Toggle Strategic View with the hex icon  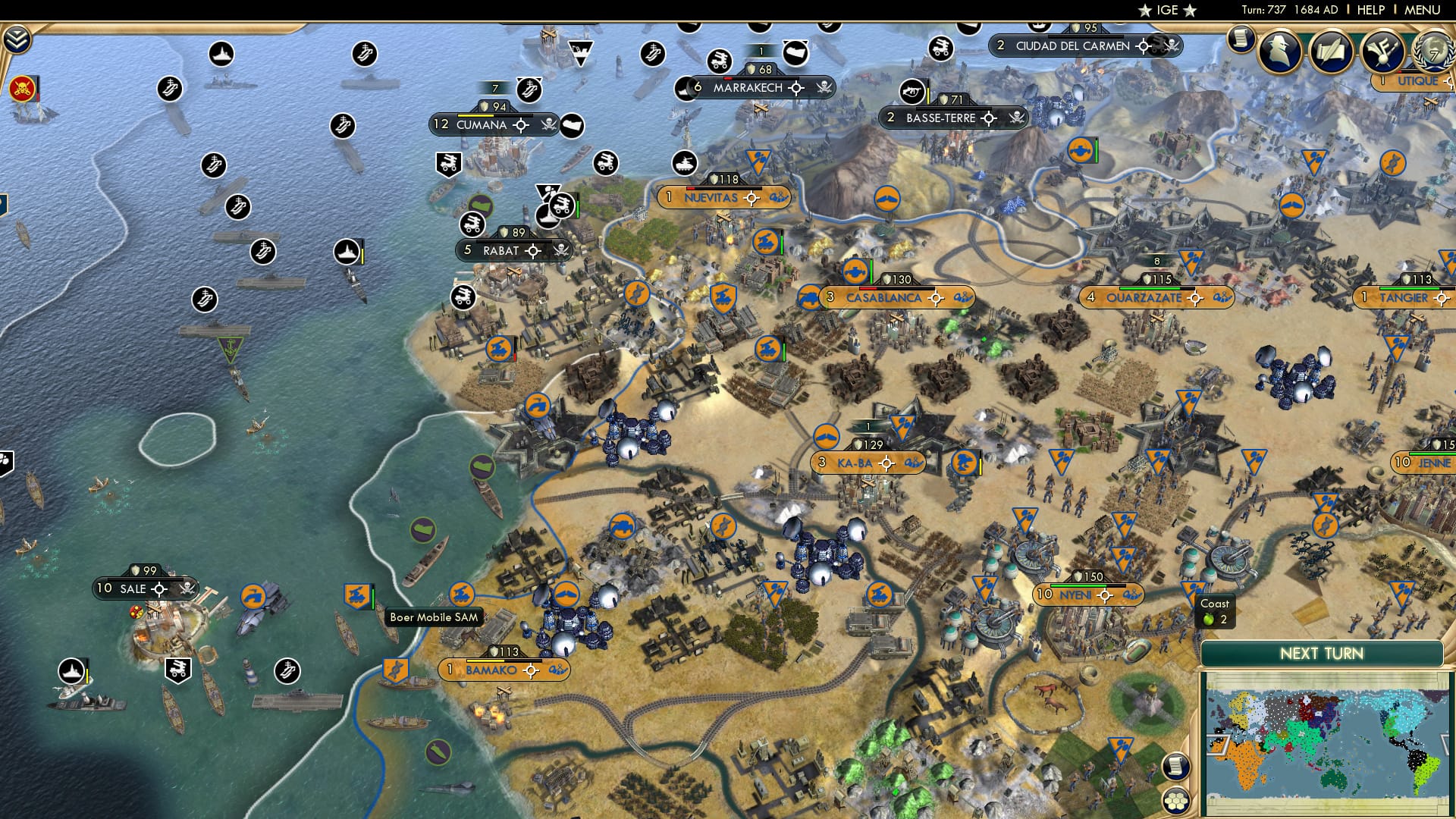coord(1176,800)
